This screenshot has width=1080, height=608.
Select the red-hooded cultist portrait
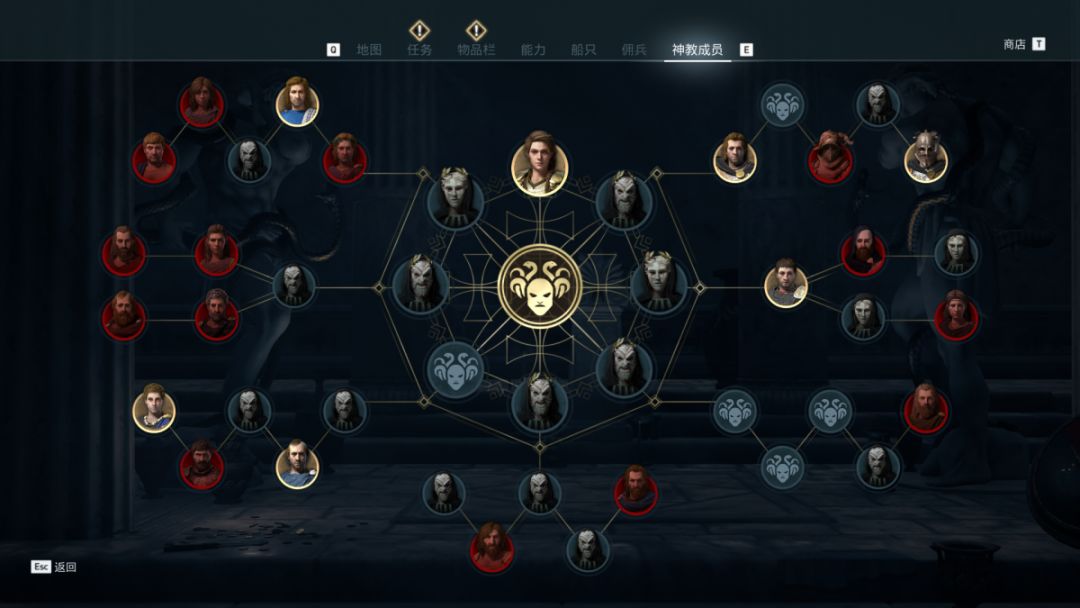tap(830, 158)
